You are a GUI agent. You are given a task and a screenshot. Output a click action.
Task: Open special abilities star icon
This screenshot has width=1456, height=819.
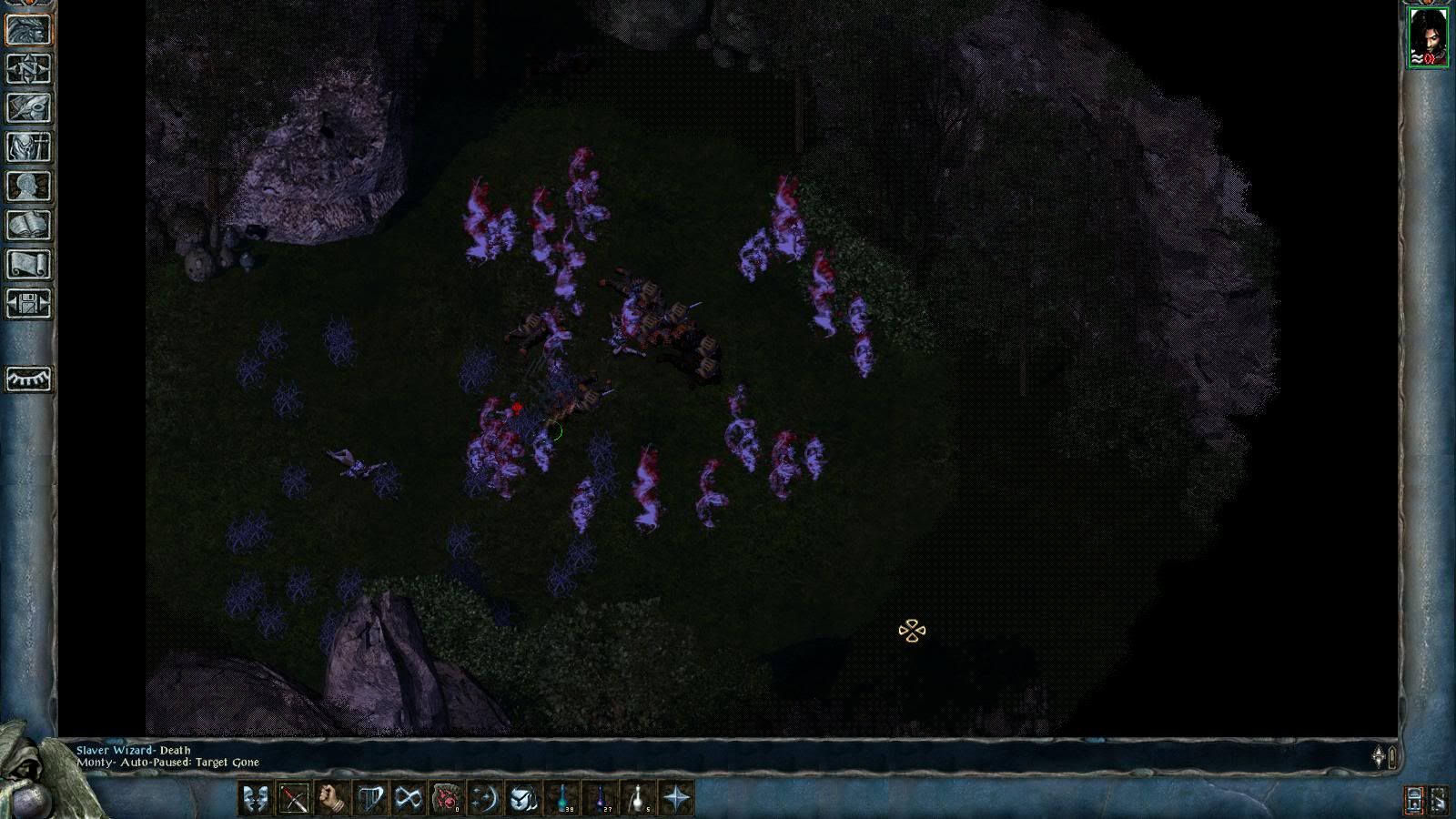[677, 799]
